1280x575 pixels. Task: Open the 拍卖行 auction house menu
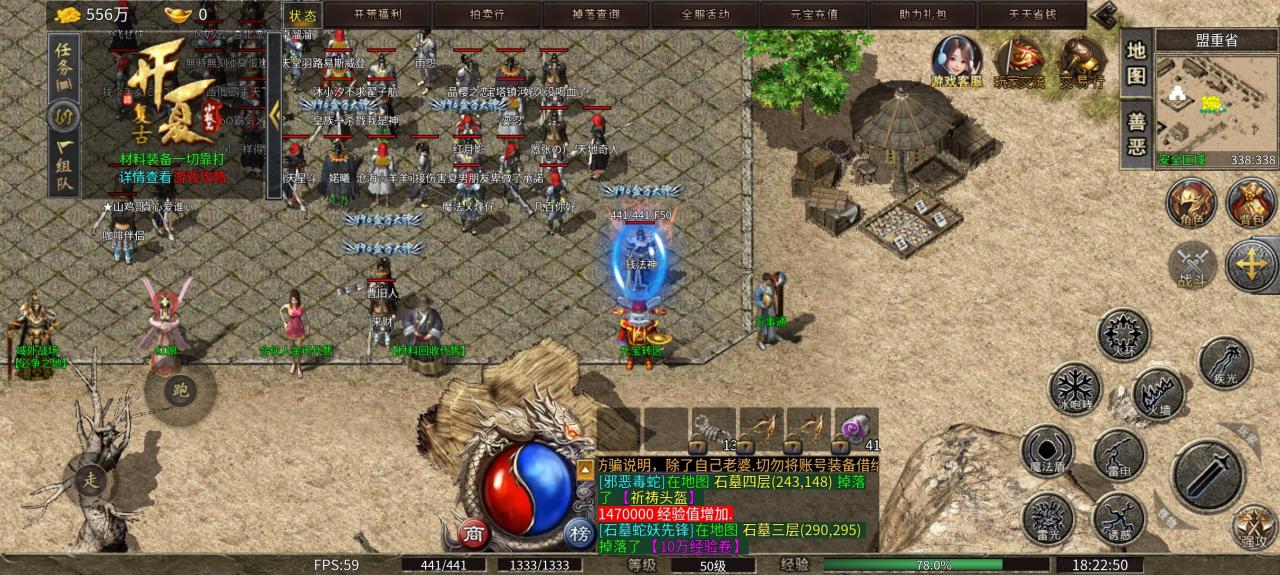(x=487, y=15)
